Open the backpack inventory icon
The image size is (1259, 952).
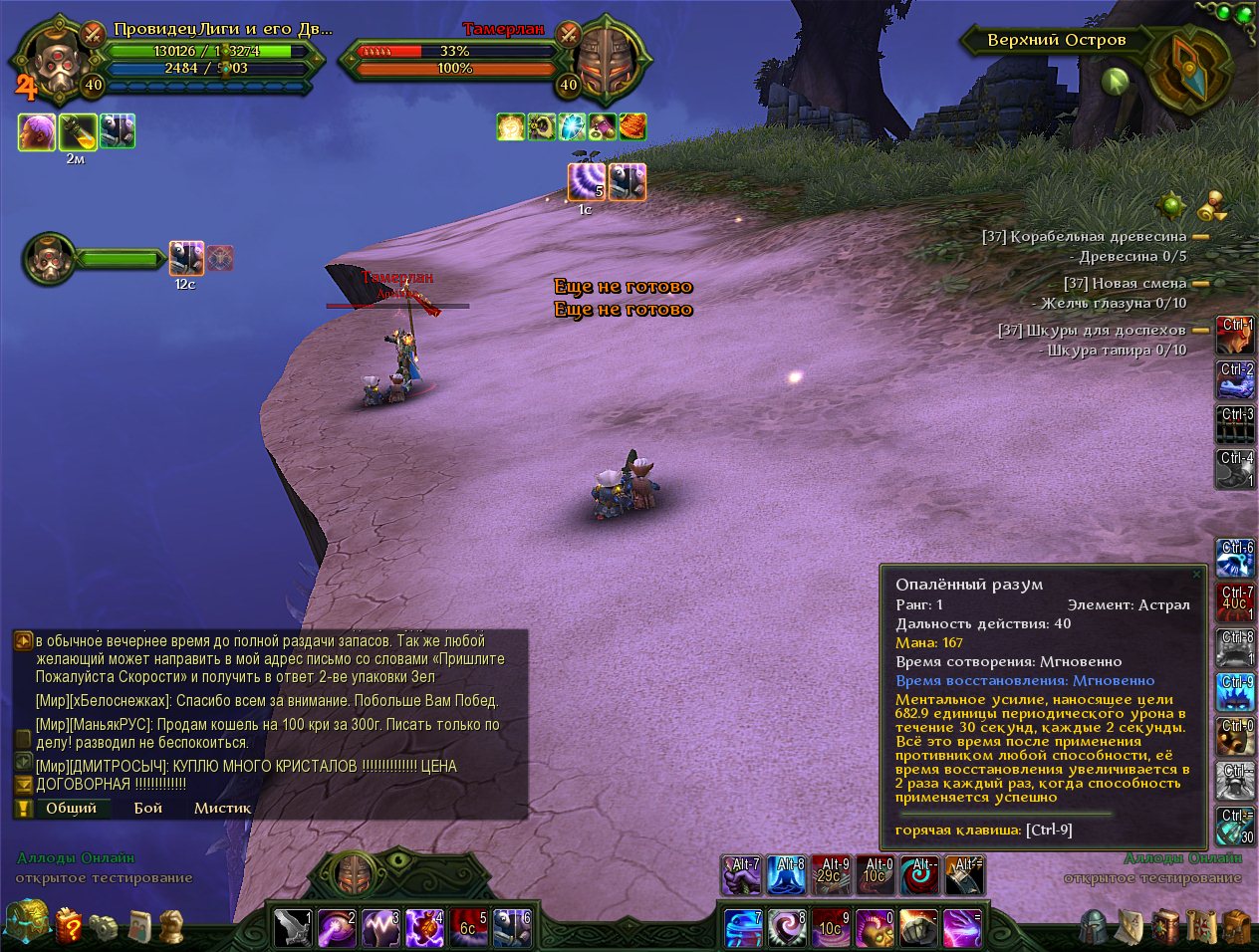tap(1236, 926)
